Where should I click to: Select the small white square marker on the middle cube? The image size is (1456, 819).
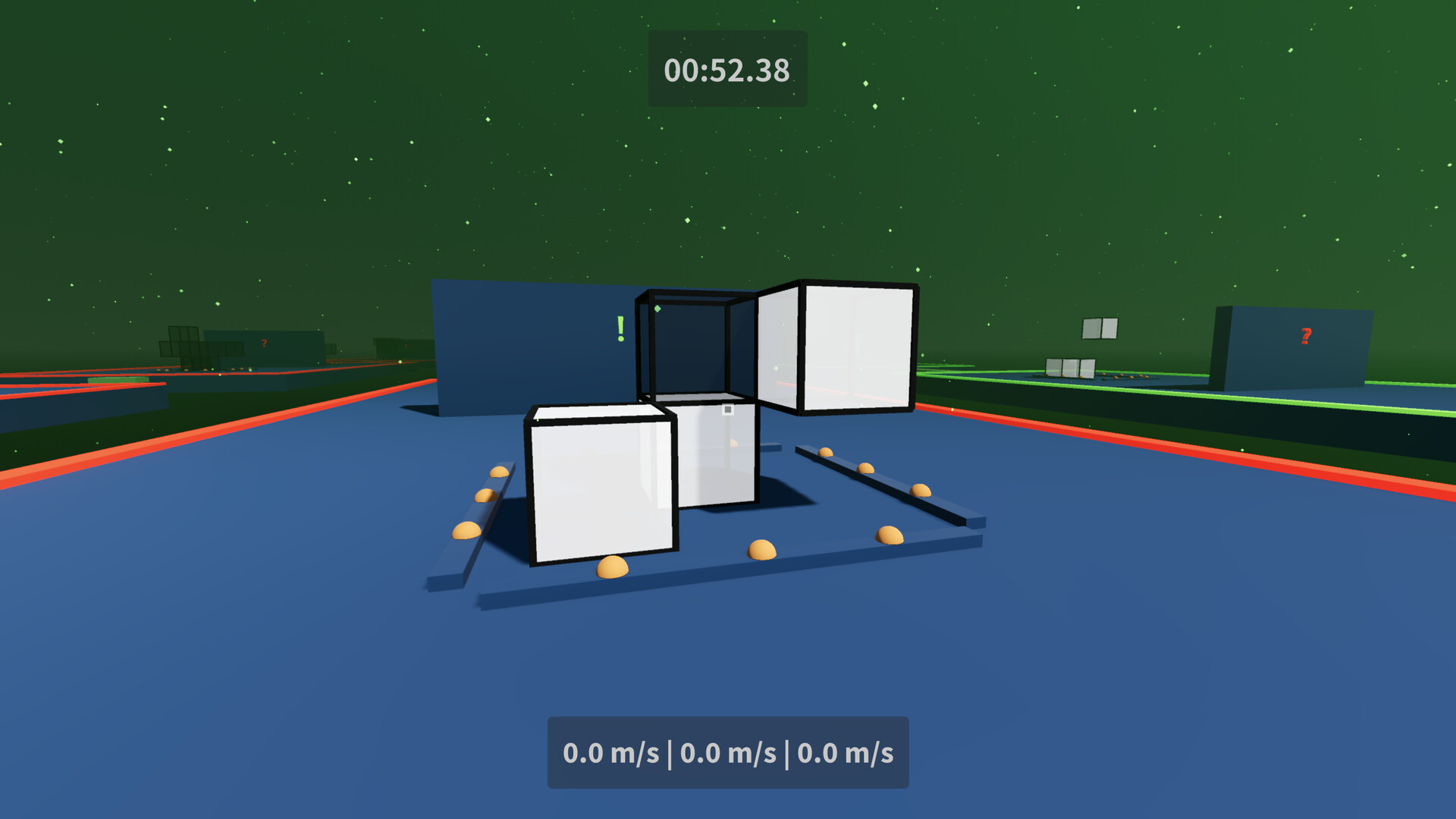tap(729, 408)
